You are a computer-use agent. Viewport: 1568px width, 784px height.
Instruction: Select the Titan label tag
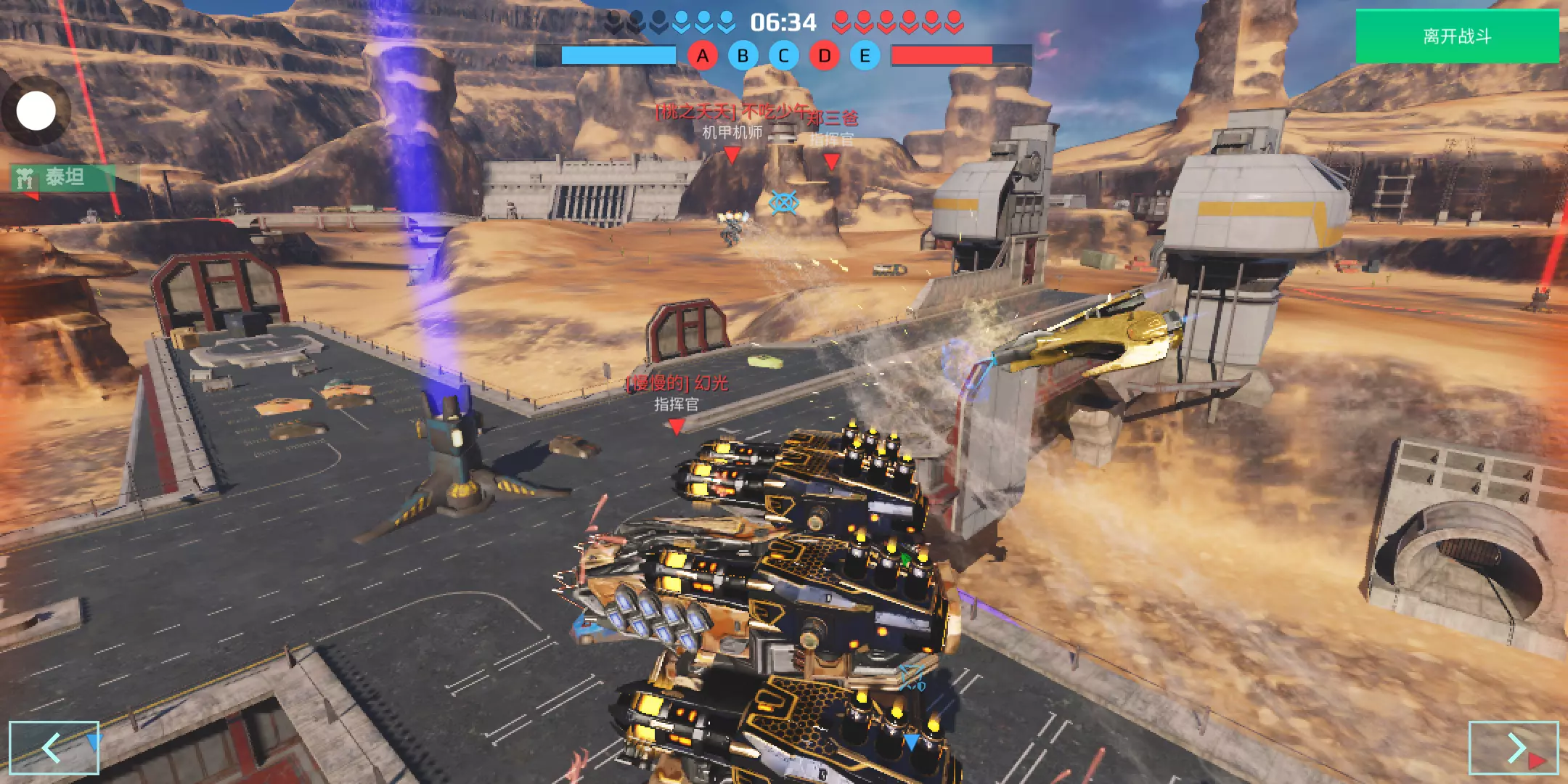pos(62,177)
